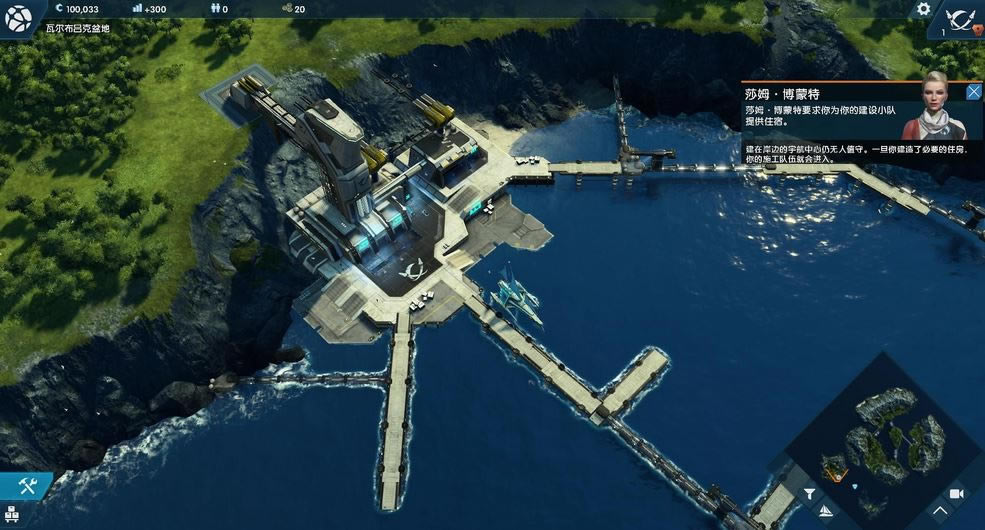This screenshot has height=530, width=985.
Task: Open the stacked crates warehouse icon
Action: coord(14,518)
